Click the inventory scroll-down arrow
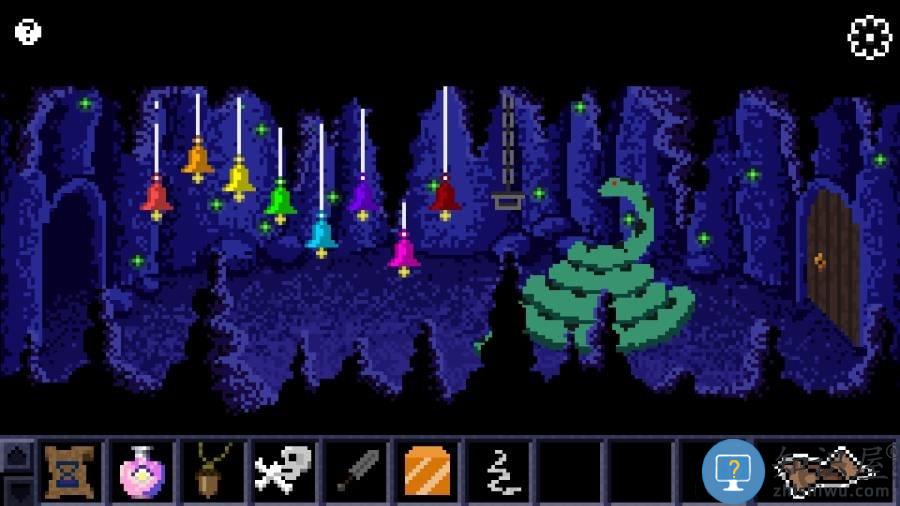 (x=18, y=490)
